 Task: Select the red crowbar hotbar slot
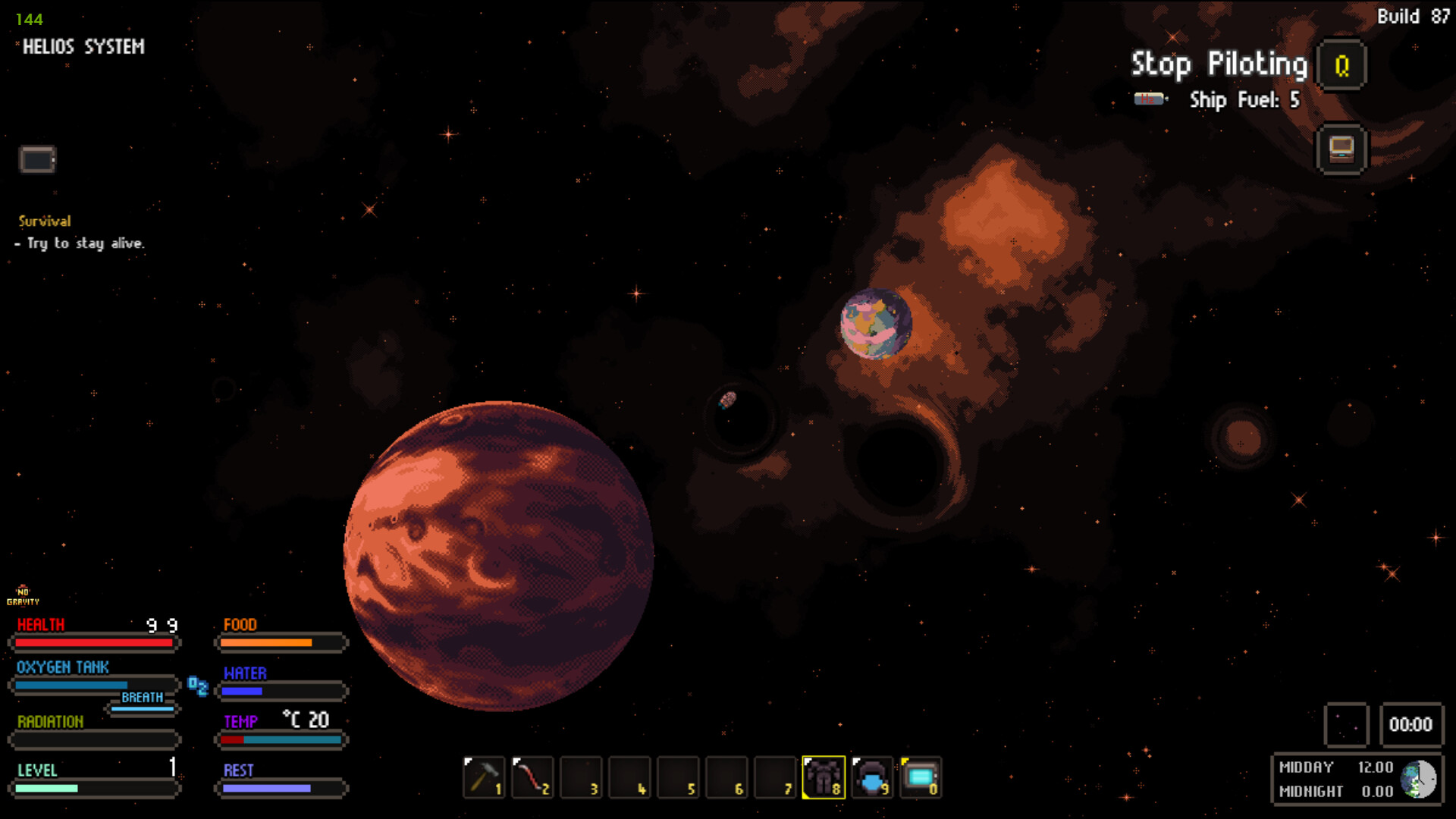(x=532, y=777)
